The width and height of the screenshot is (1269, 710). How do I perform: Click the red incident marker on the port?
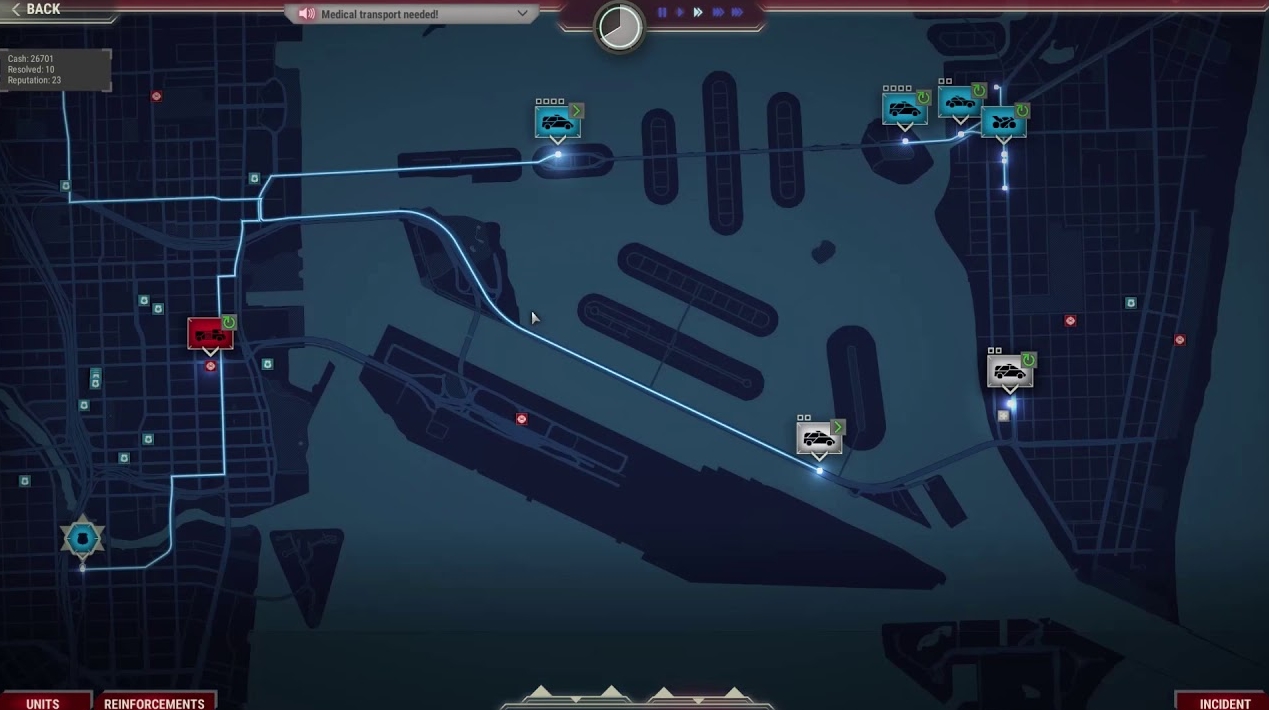[x=521, y=419]
